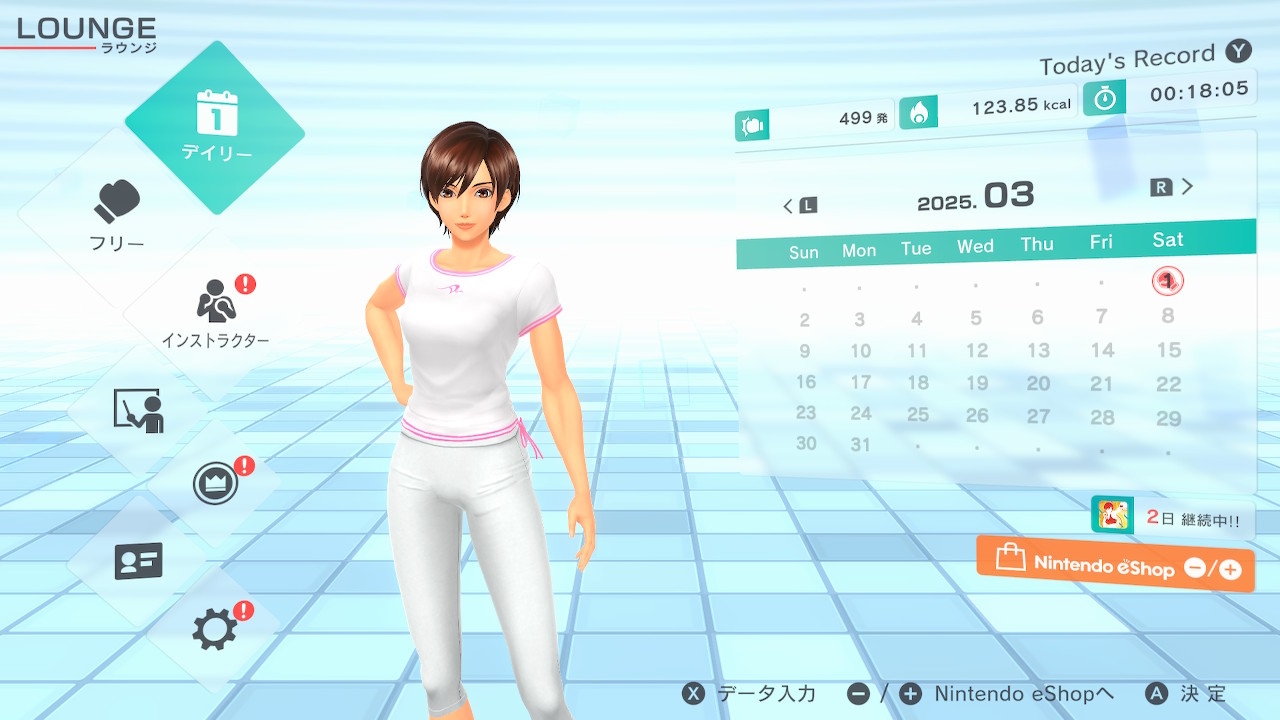Image resolution: width=1280 pixels, height=720 pixels.
Task: Open the Daily (デイリー) workout menu
Action: click(x=216, y=127)
